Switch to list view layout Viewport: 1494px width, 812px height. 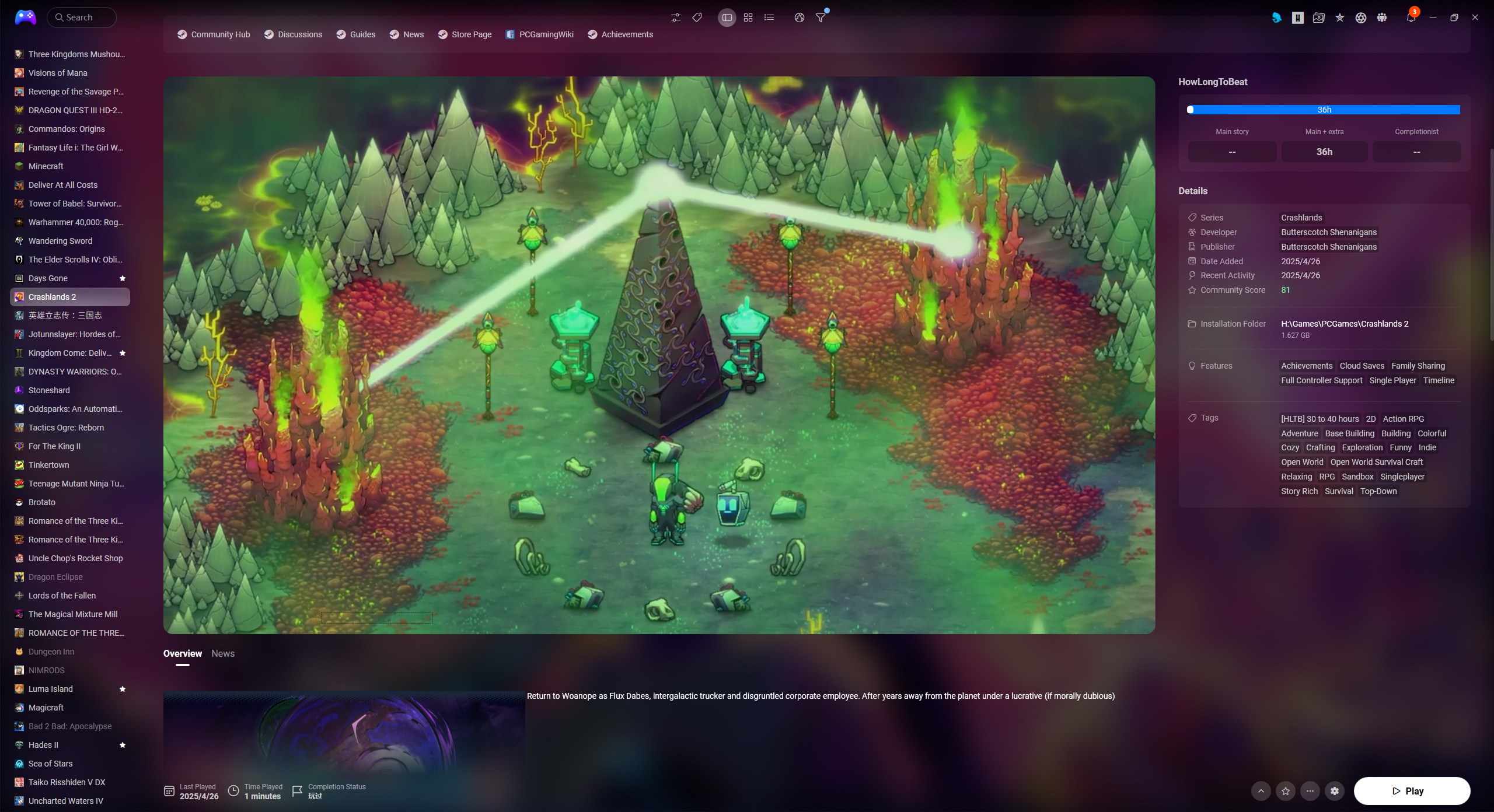769,17
